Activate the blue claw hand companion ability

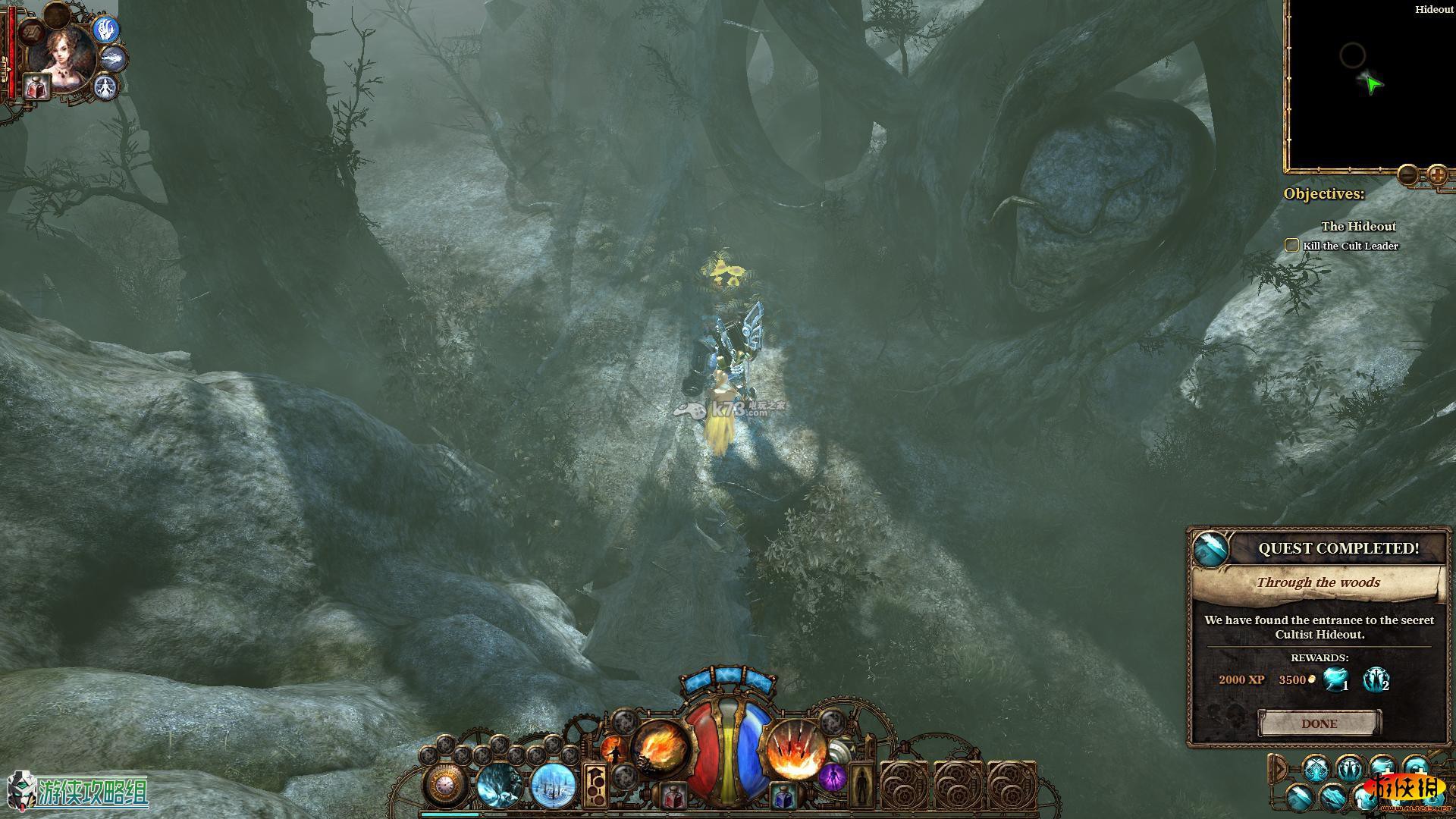[x=107, y=30]
